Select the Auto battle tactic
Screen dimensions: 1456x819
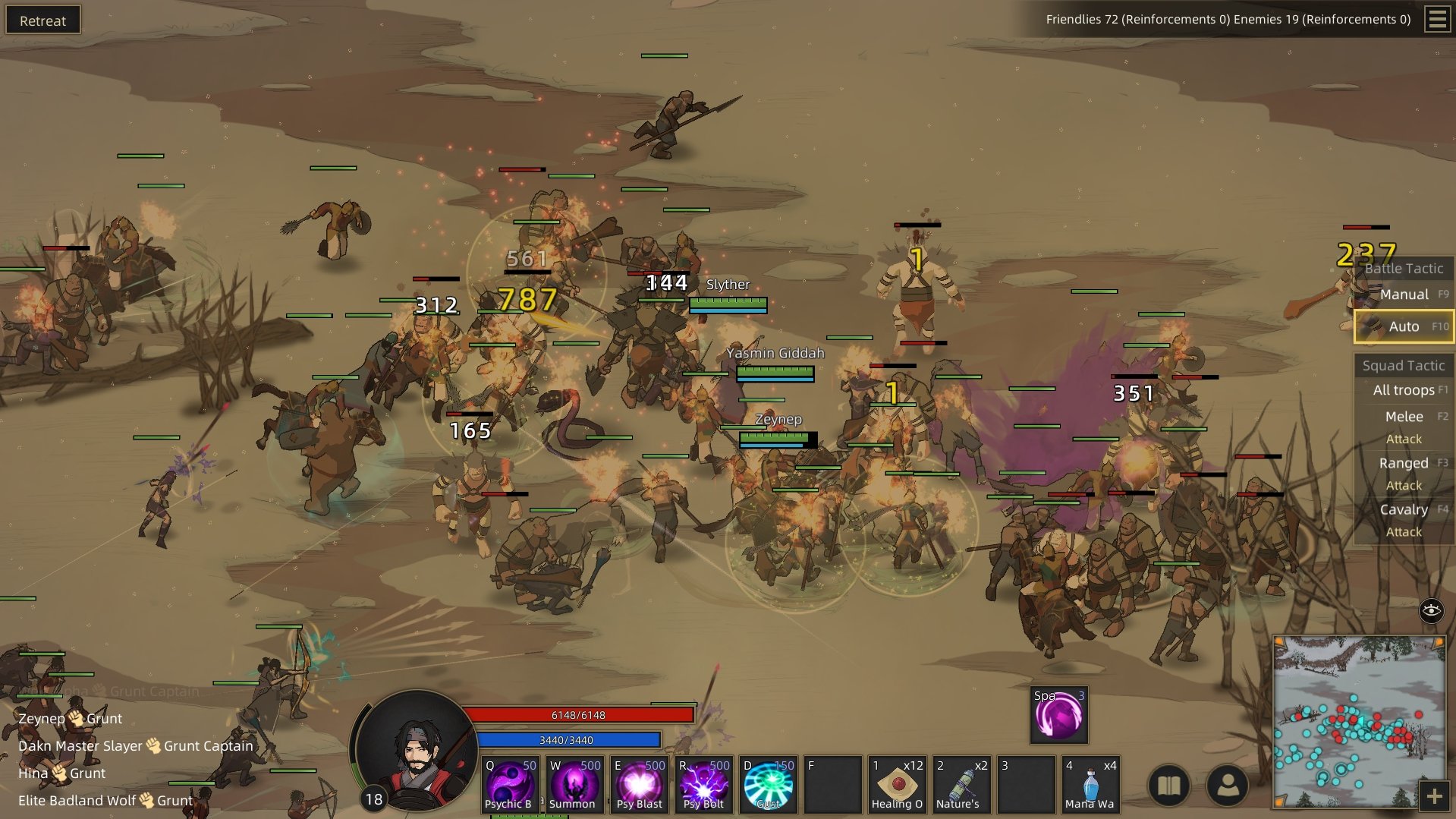click(x=1404, y=326)
